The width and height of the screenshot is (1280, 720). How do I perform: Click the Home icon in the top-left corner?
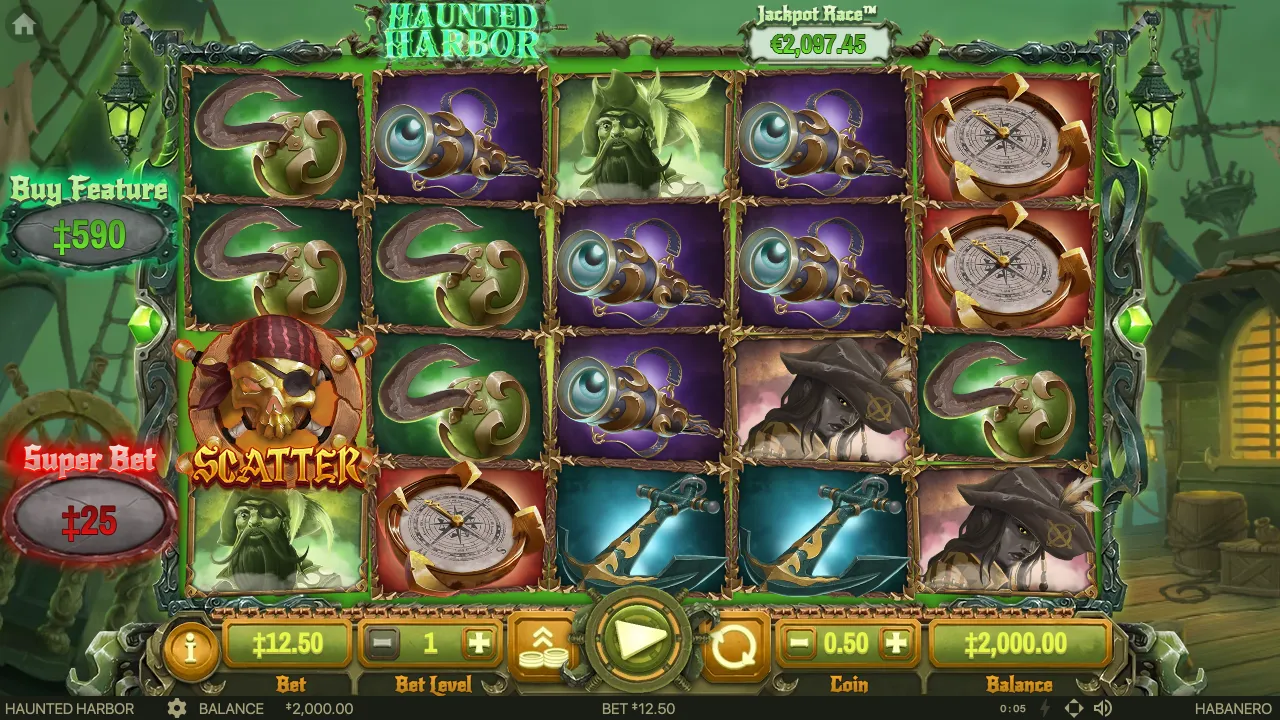[x=22, y=24]
